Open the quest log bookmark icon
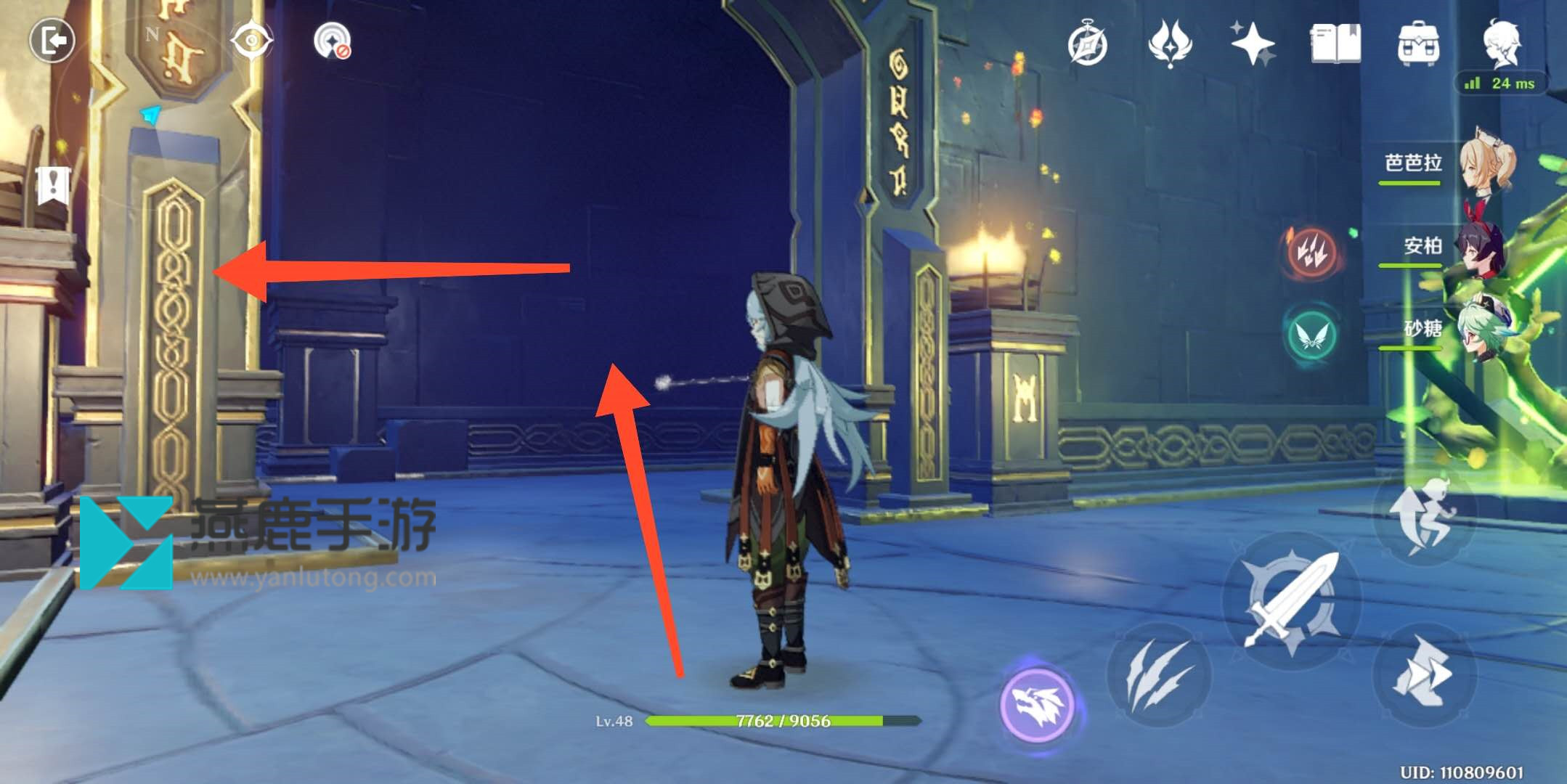Viewport: 1567px width, 784px height. pos(53,185)
